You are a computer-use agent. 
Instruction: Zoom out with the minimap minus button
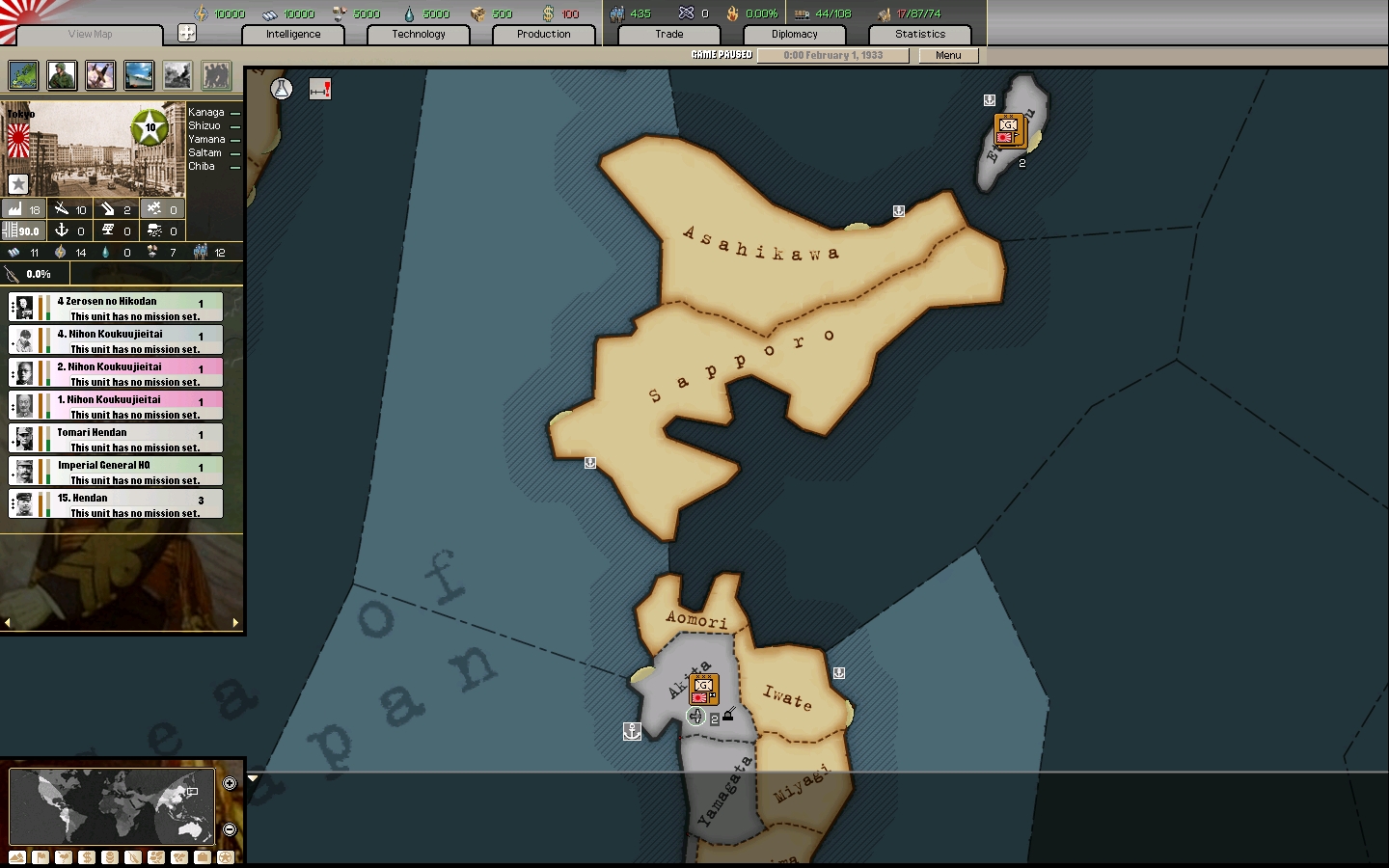tap(230, 829)
